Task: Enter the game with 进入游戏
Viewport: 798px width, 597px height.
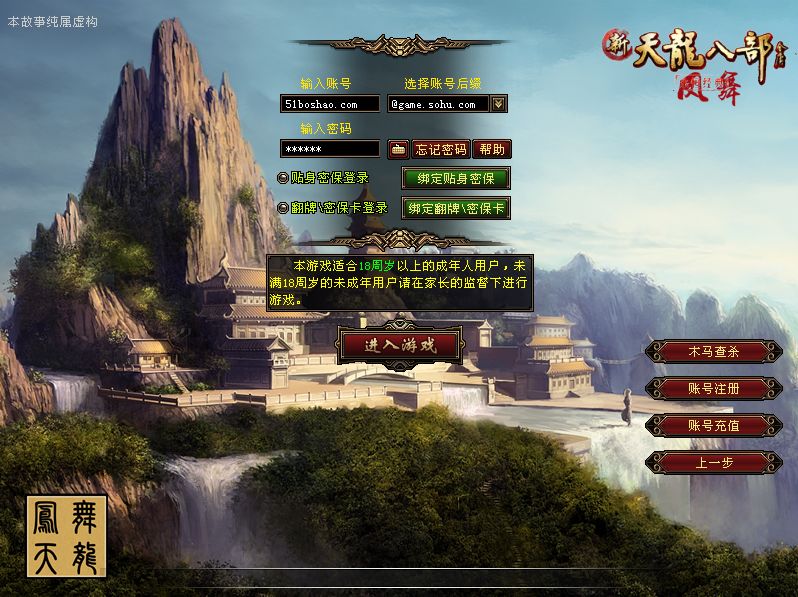Action: click(399, 345)
